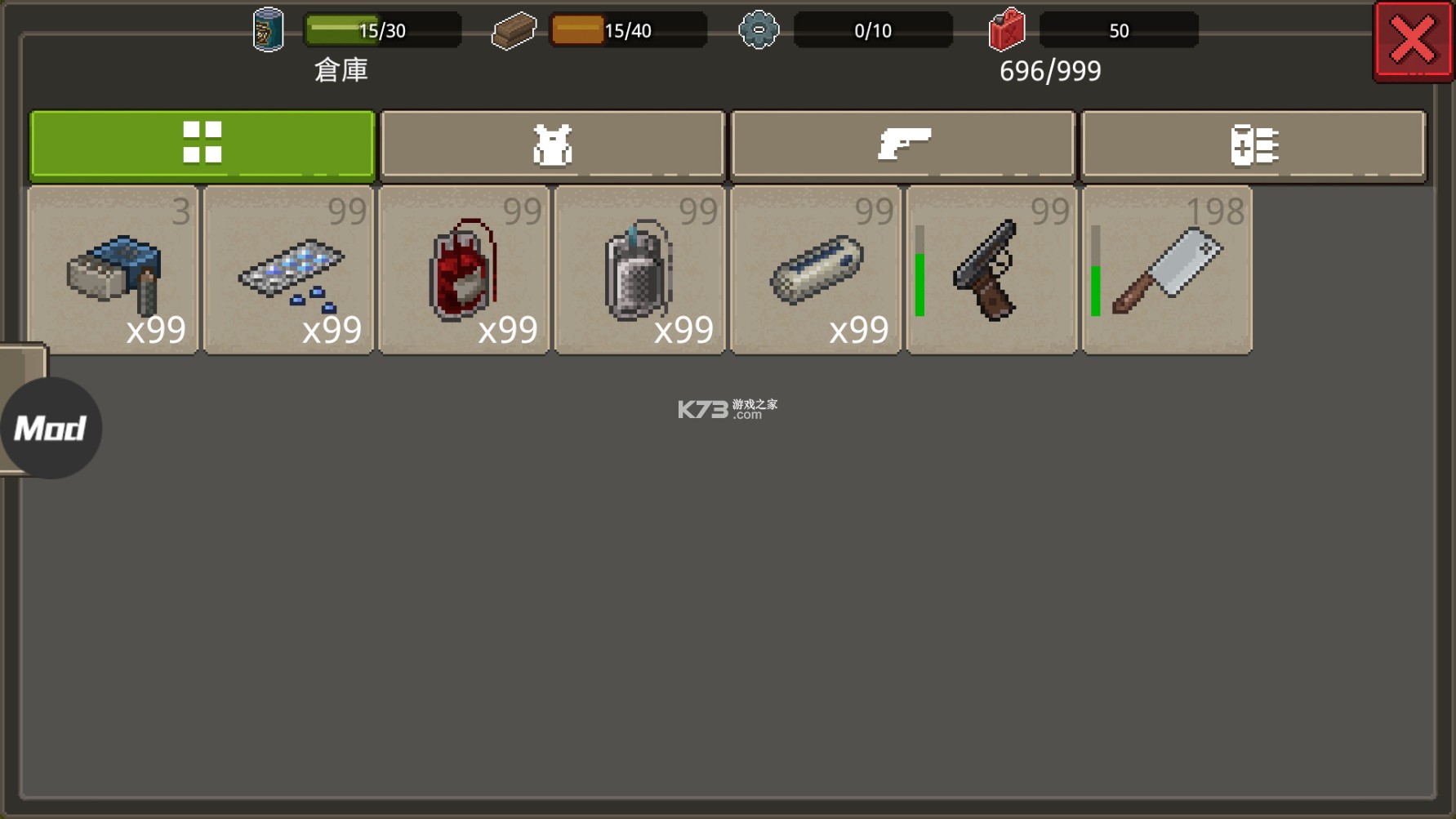Select the blue toolkit item stack

point(112,269)
